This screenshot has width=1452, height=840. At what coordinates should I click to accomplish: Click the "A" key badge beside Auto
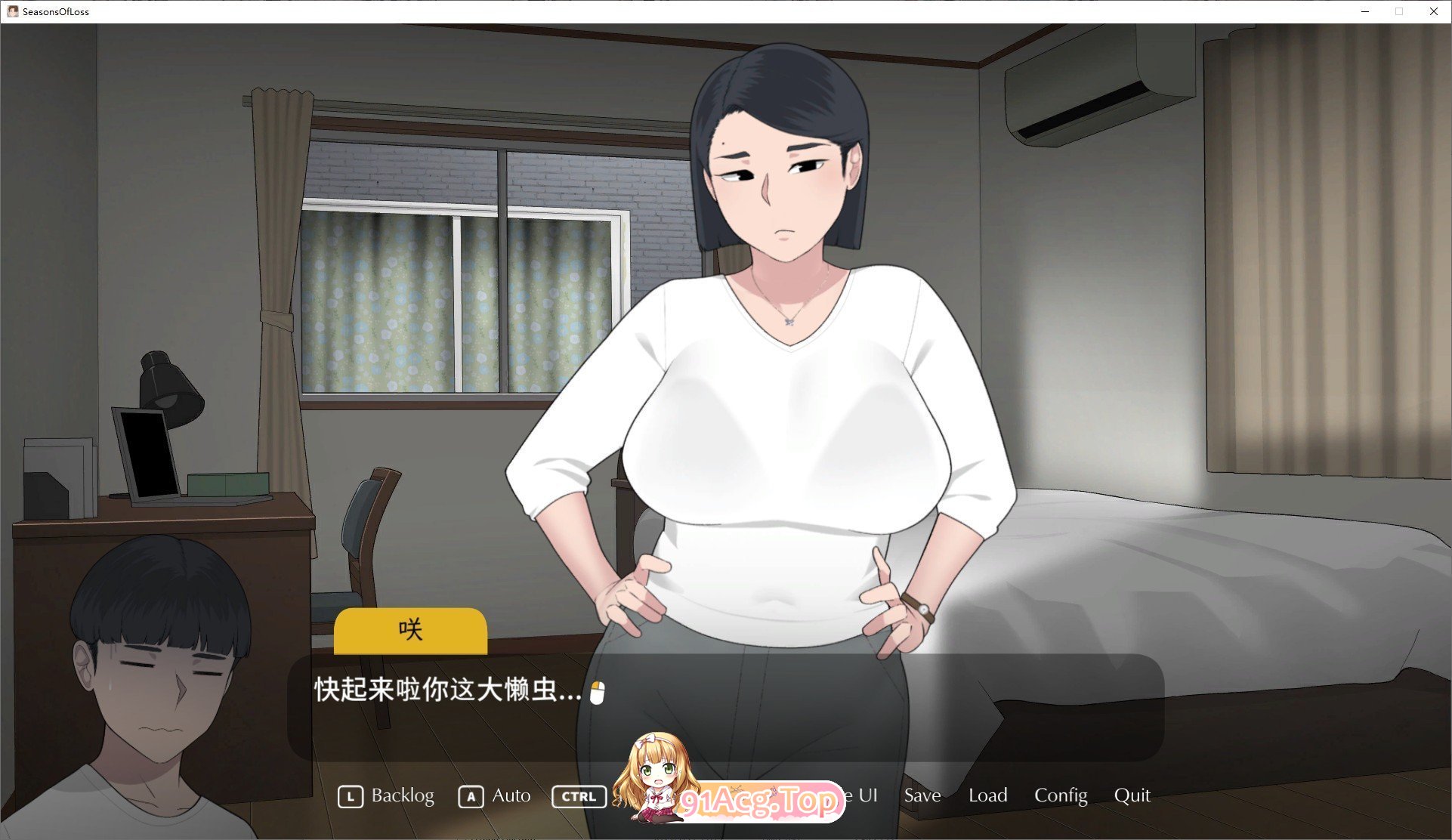pos(471,795)
